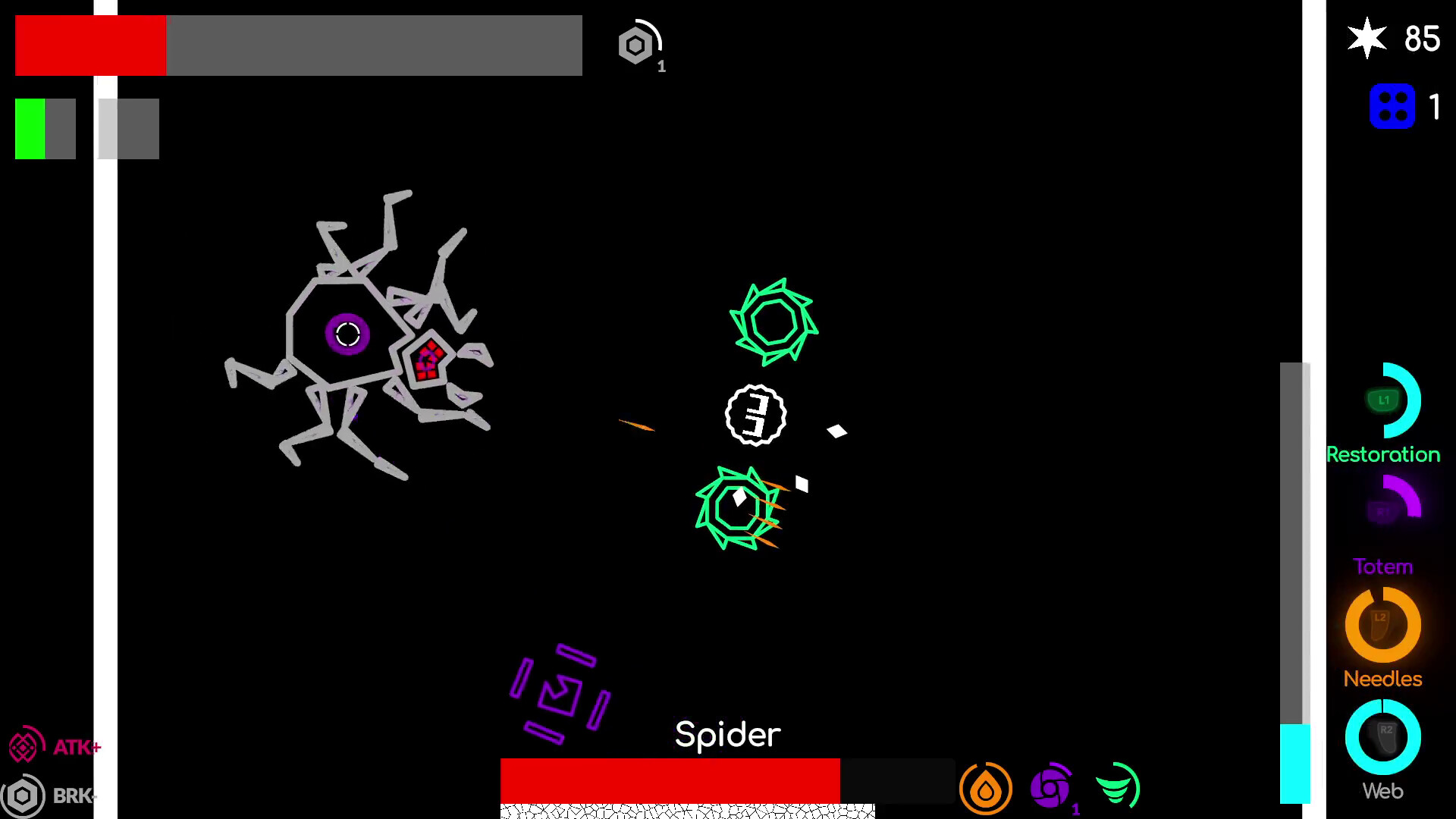Activate the Web R2 ability icon
This screenshot has height=819, width=1456.
click(1382, 736)
